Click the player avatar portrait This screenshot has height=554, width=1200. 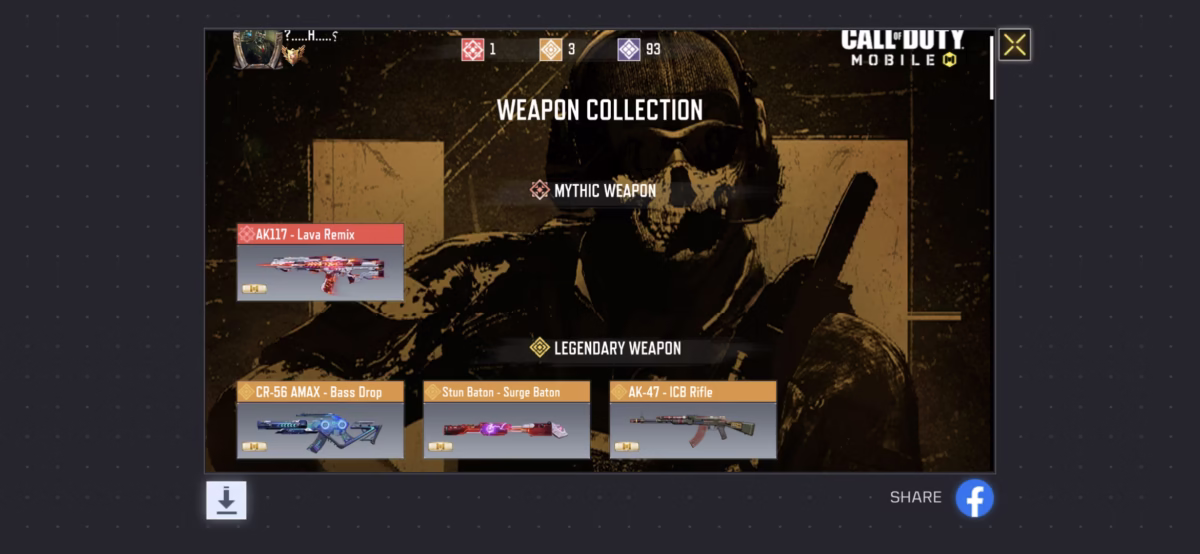click(x=257, y=48)
